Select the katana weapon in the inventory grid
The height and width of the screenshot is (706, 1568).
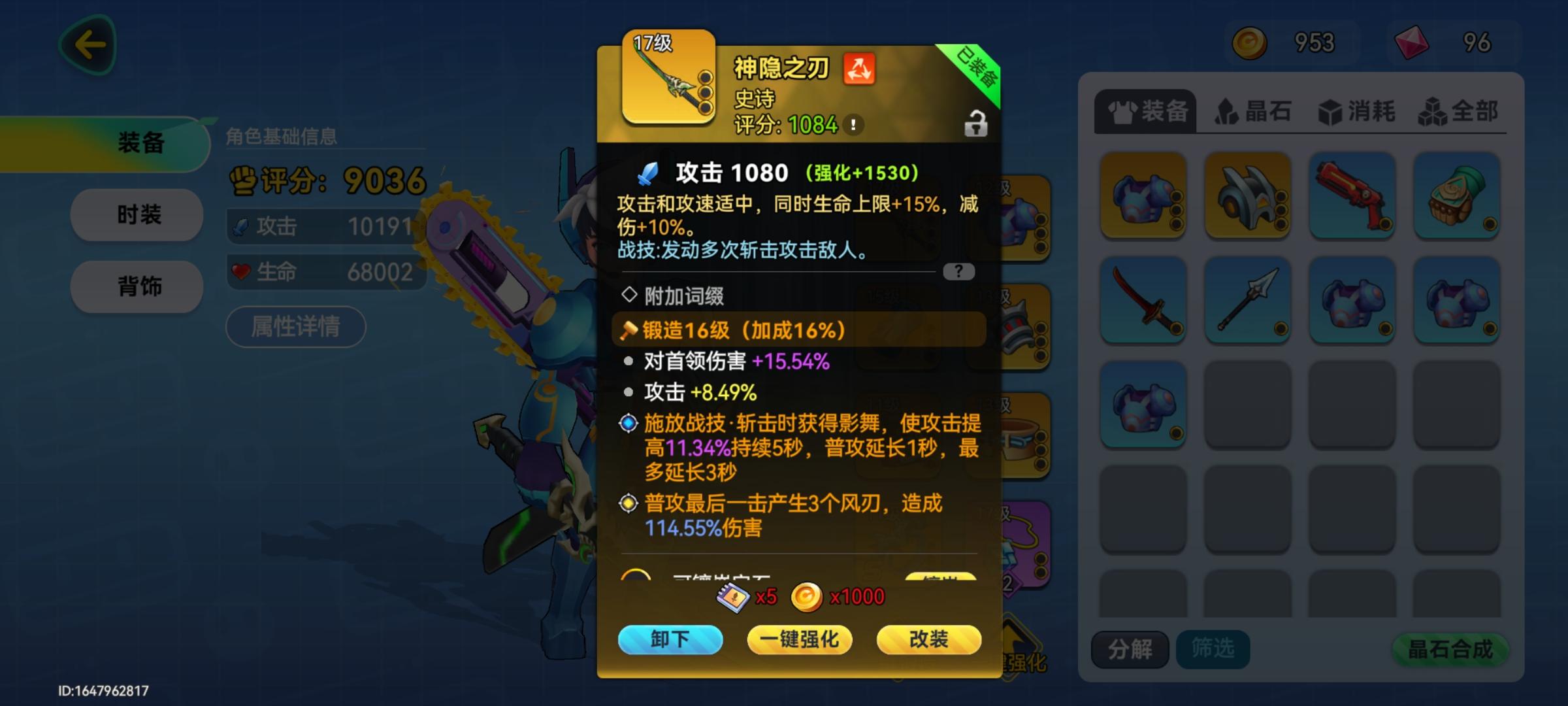(1143, 299)
